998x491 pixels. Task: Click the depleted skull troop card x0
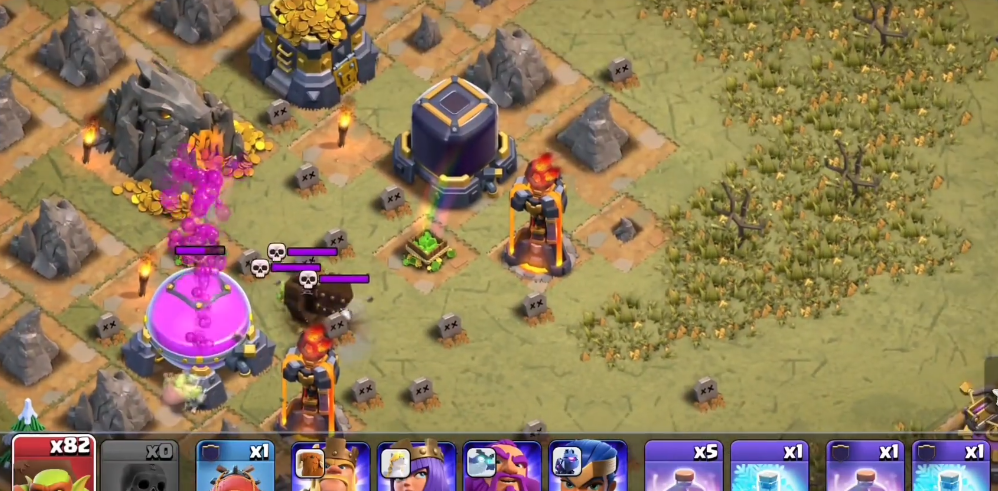139,466
